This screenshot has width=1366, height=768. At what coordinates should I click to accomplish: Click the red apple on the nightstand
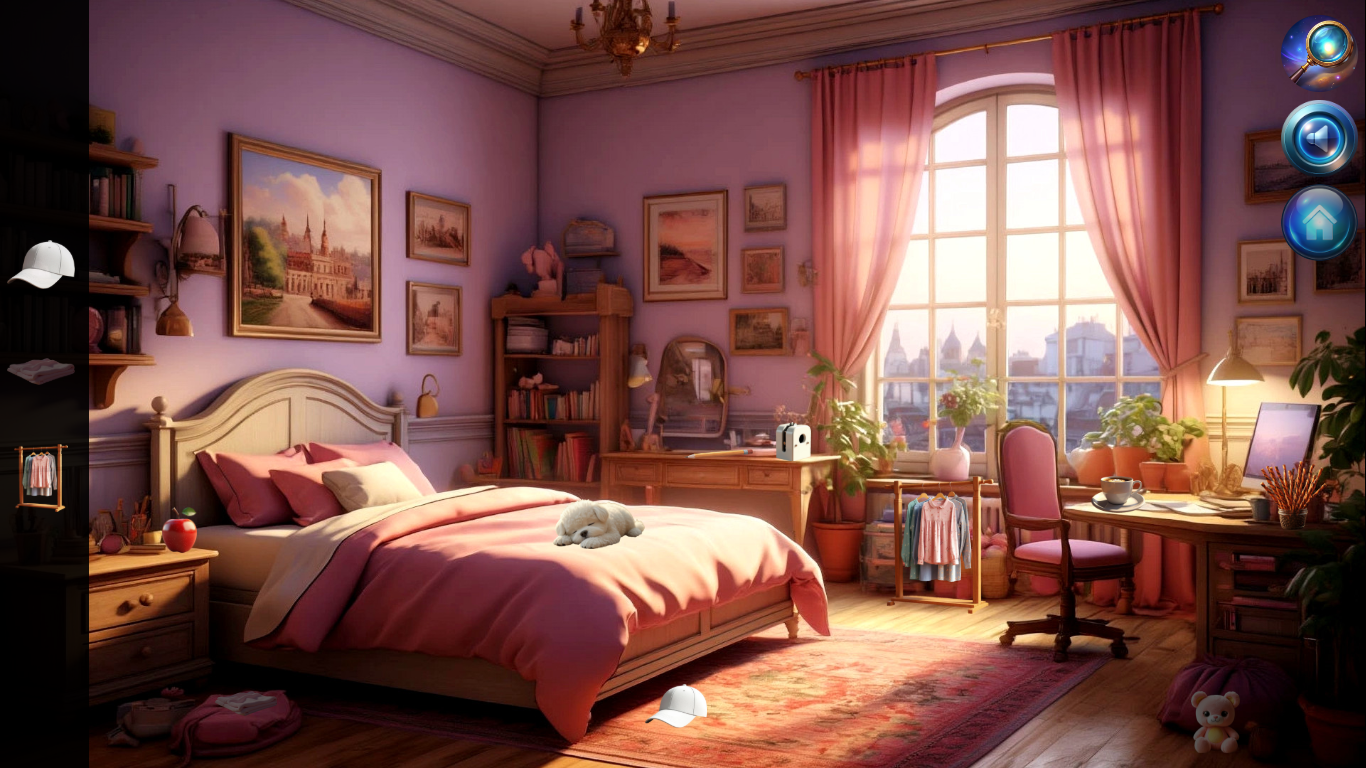pos(180,534)
